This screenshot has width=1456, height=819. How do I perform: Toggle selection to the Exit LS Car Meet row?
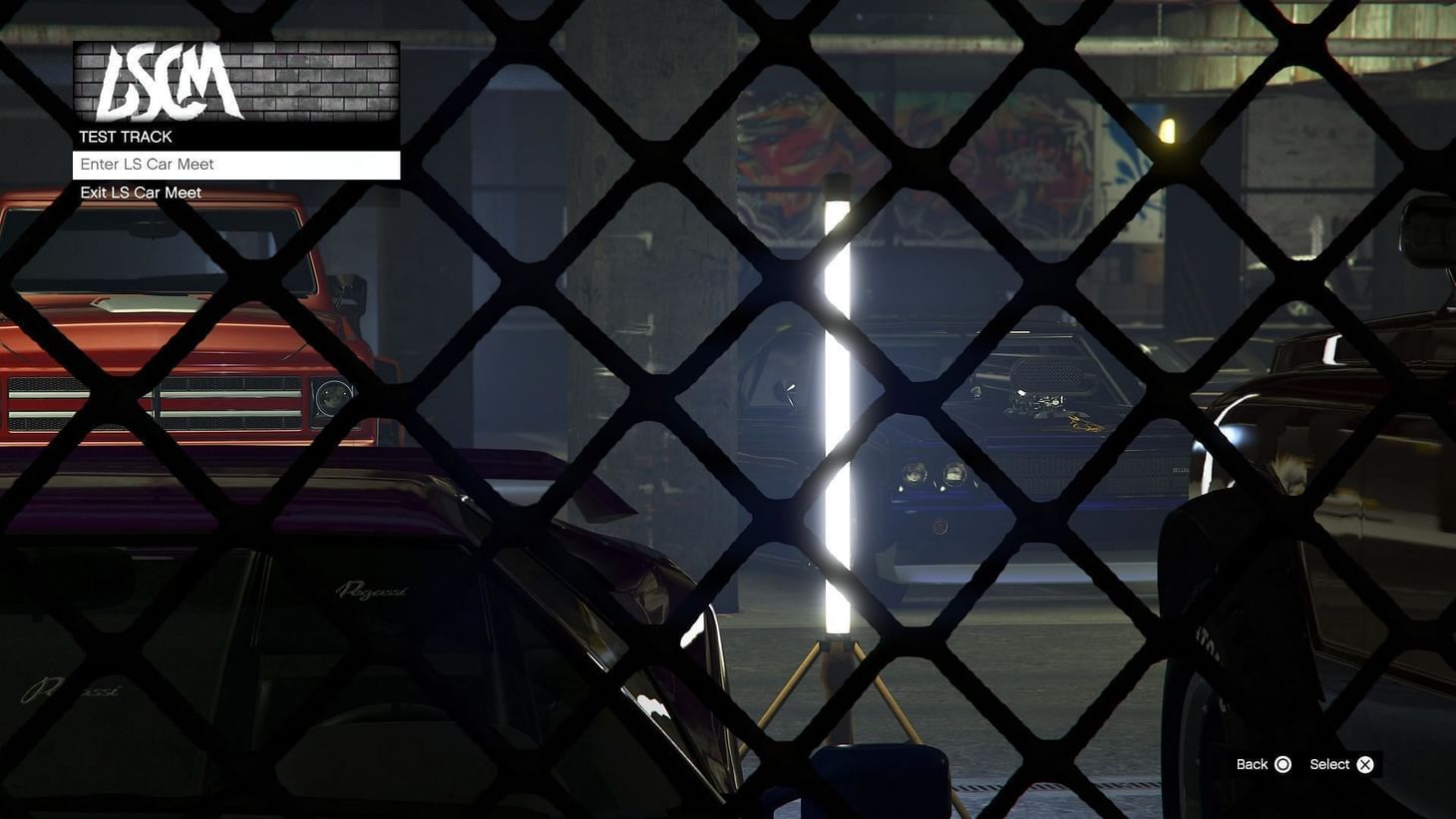141,192
